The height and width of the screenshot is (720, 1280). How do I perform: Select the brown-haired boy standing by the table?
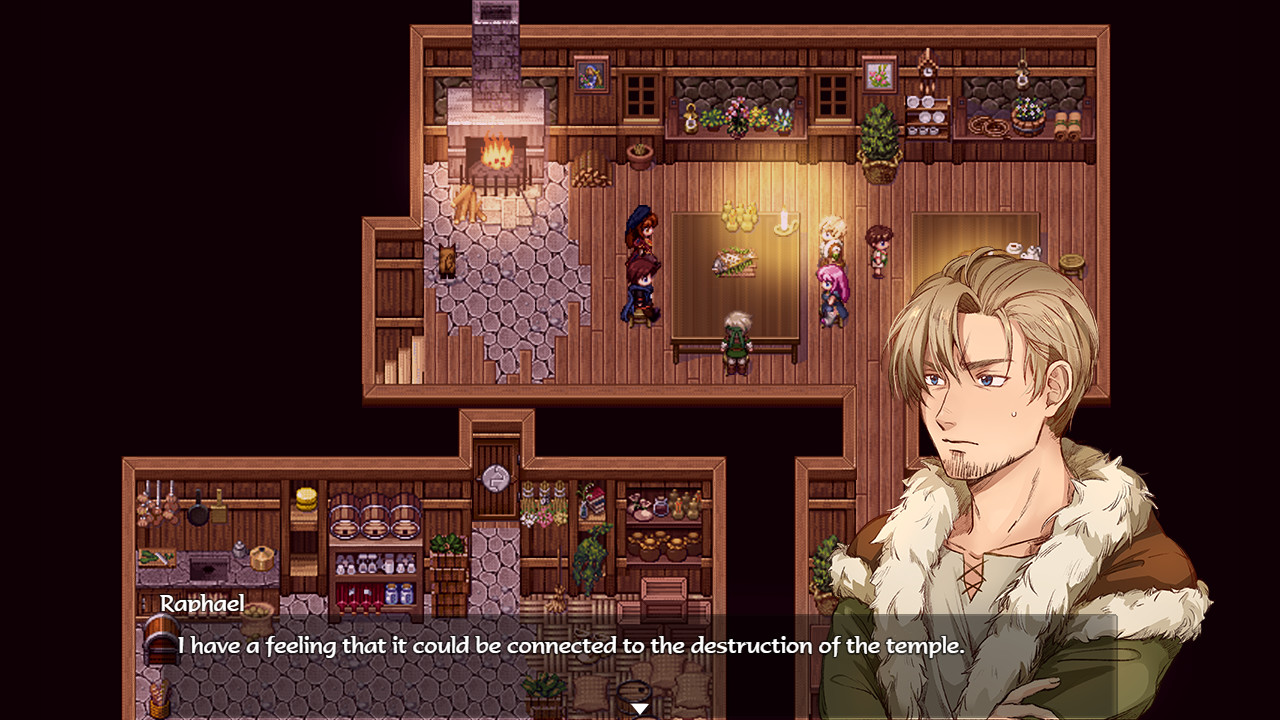click(x=877, y=252)
